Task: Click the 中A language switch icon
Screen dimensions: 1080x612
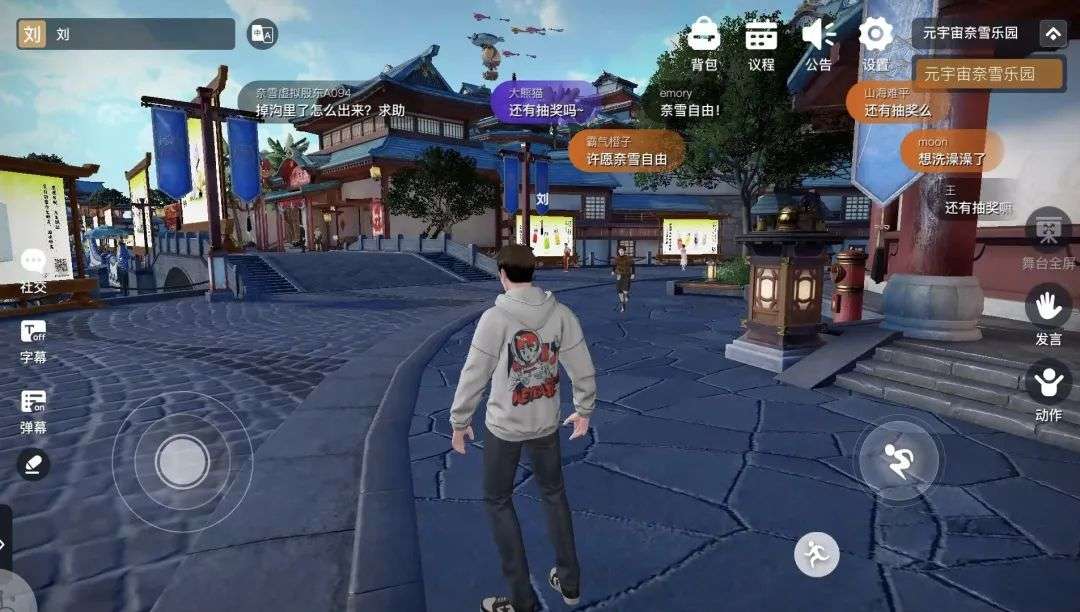Action: (x=262, y=34)
